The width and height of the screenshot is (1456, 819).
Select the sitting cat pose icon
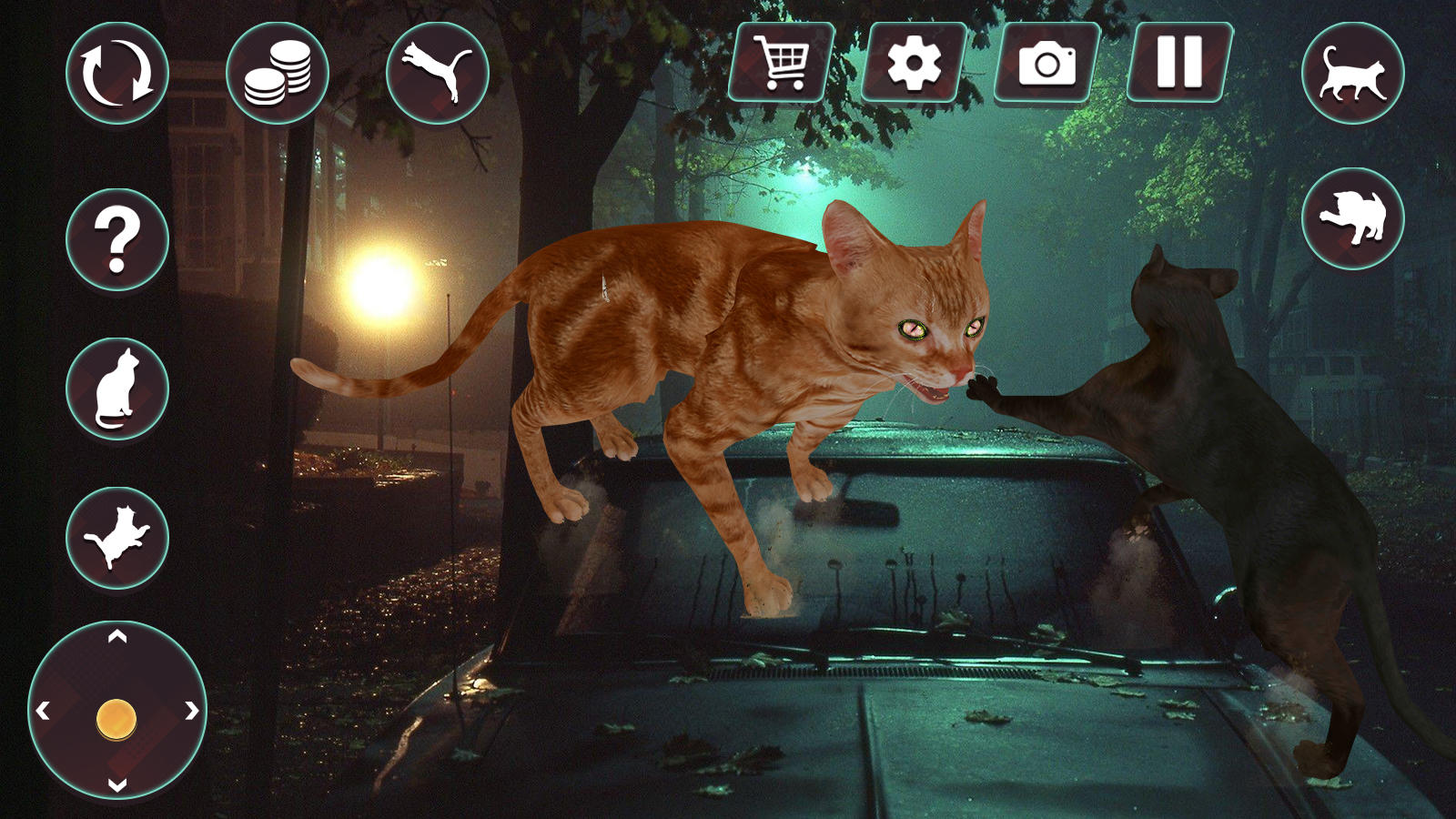[115, 386]
